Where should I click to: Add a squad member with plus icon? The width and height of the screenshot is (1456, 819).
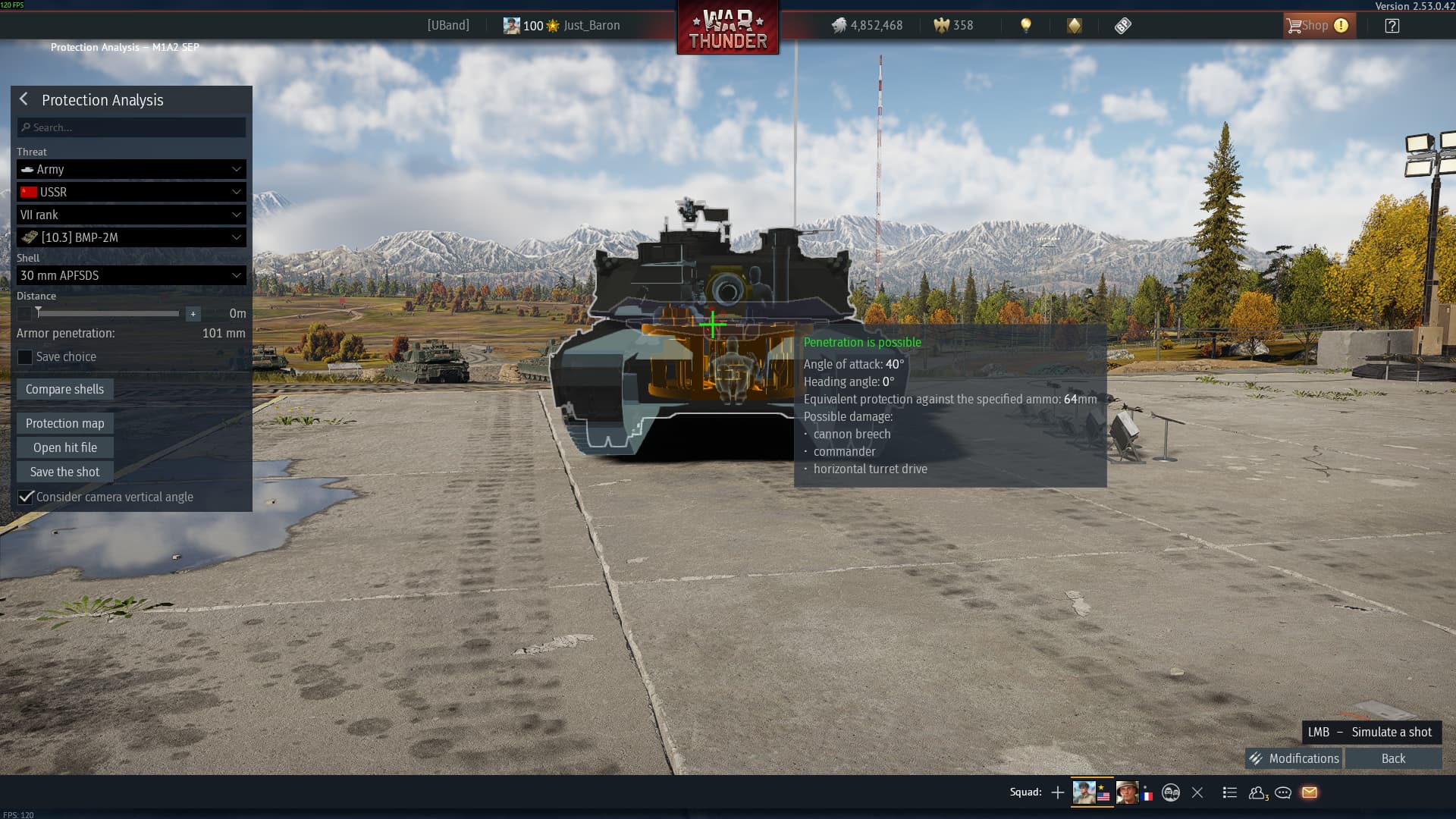click(x=1058, y=792)
